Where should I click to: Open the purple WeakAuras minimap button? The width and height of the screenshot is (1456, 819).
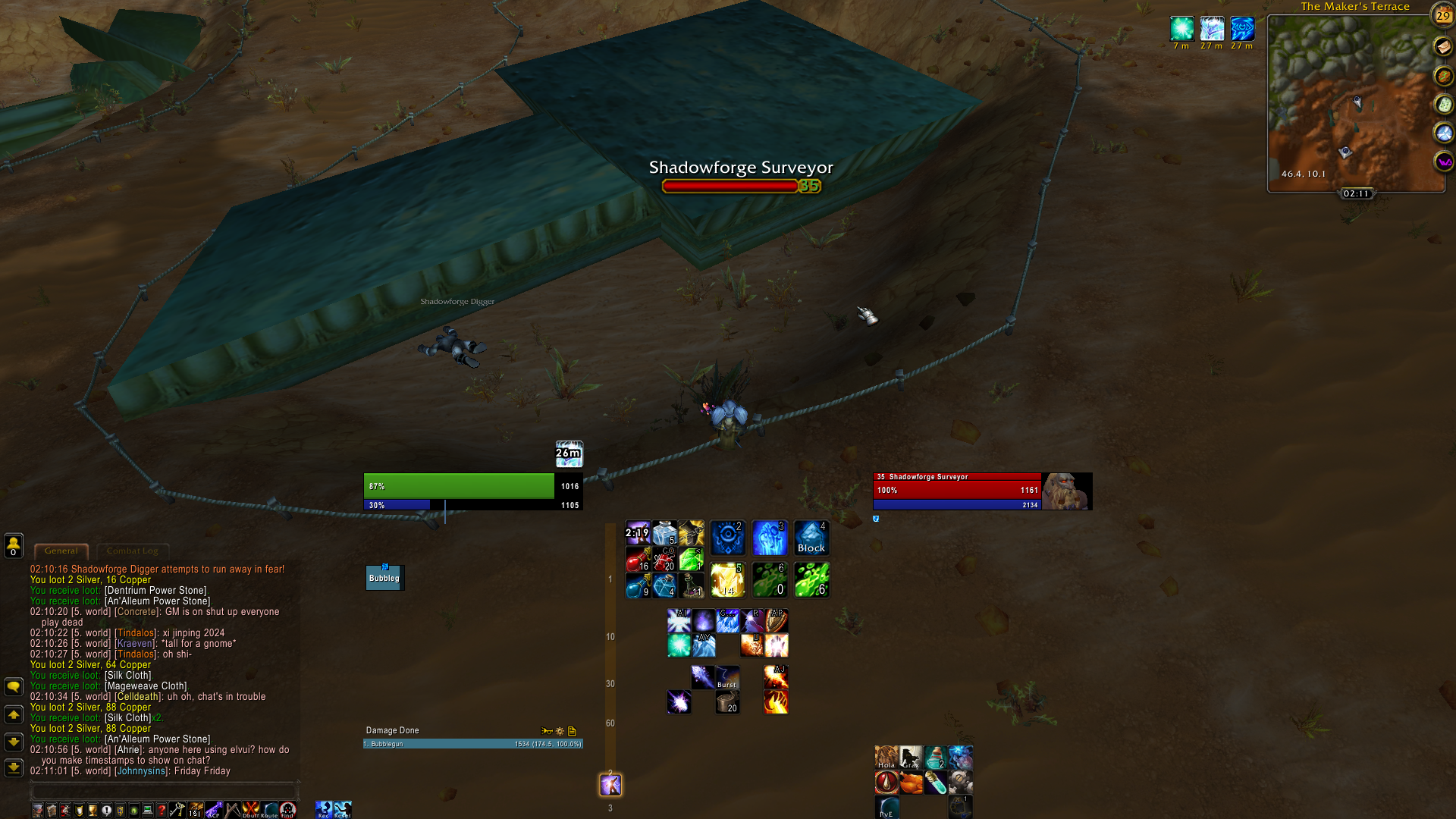(x=1443, y=162)
